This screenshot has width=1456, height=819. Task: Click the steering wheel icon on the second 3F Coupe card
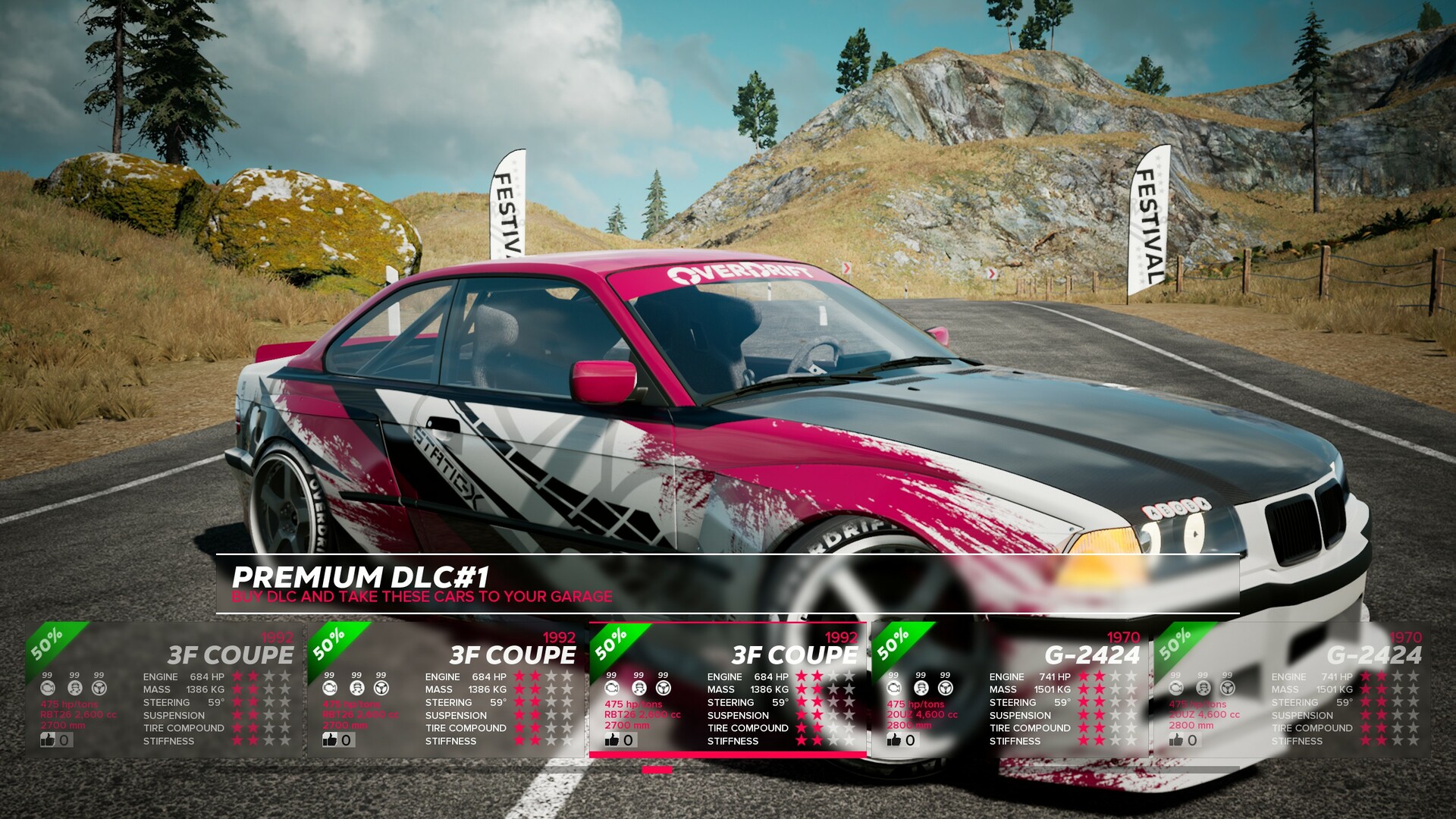pos(382,688)
